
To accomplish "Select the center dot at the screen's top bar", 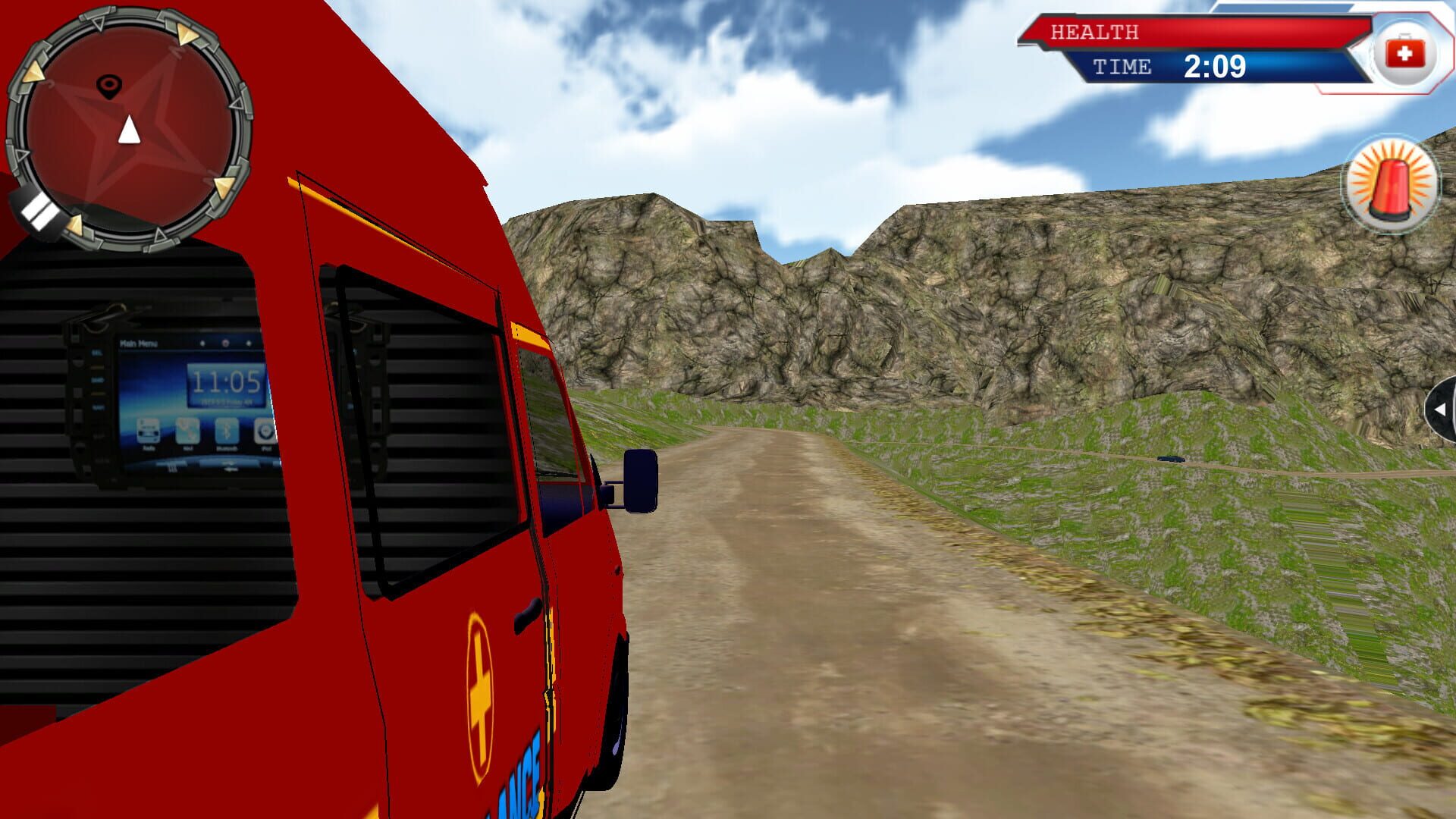I will [x=226, y=344].
